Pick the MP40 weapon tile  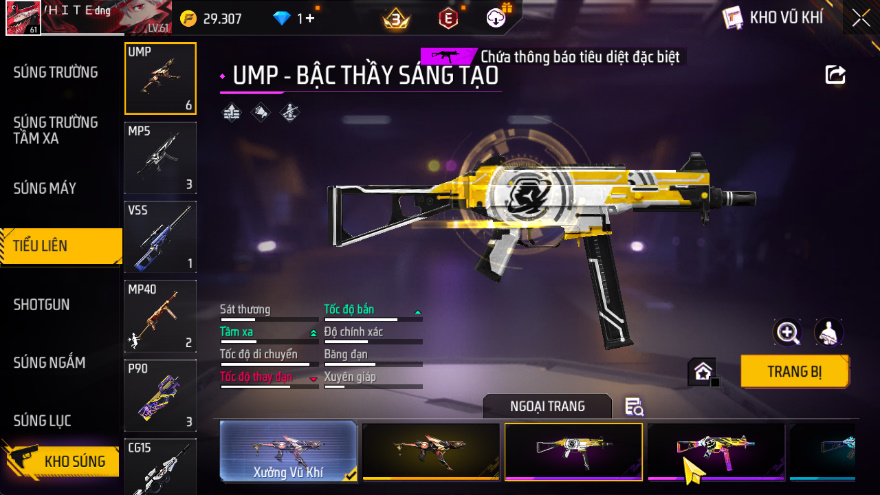click(160, 316)
